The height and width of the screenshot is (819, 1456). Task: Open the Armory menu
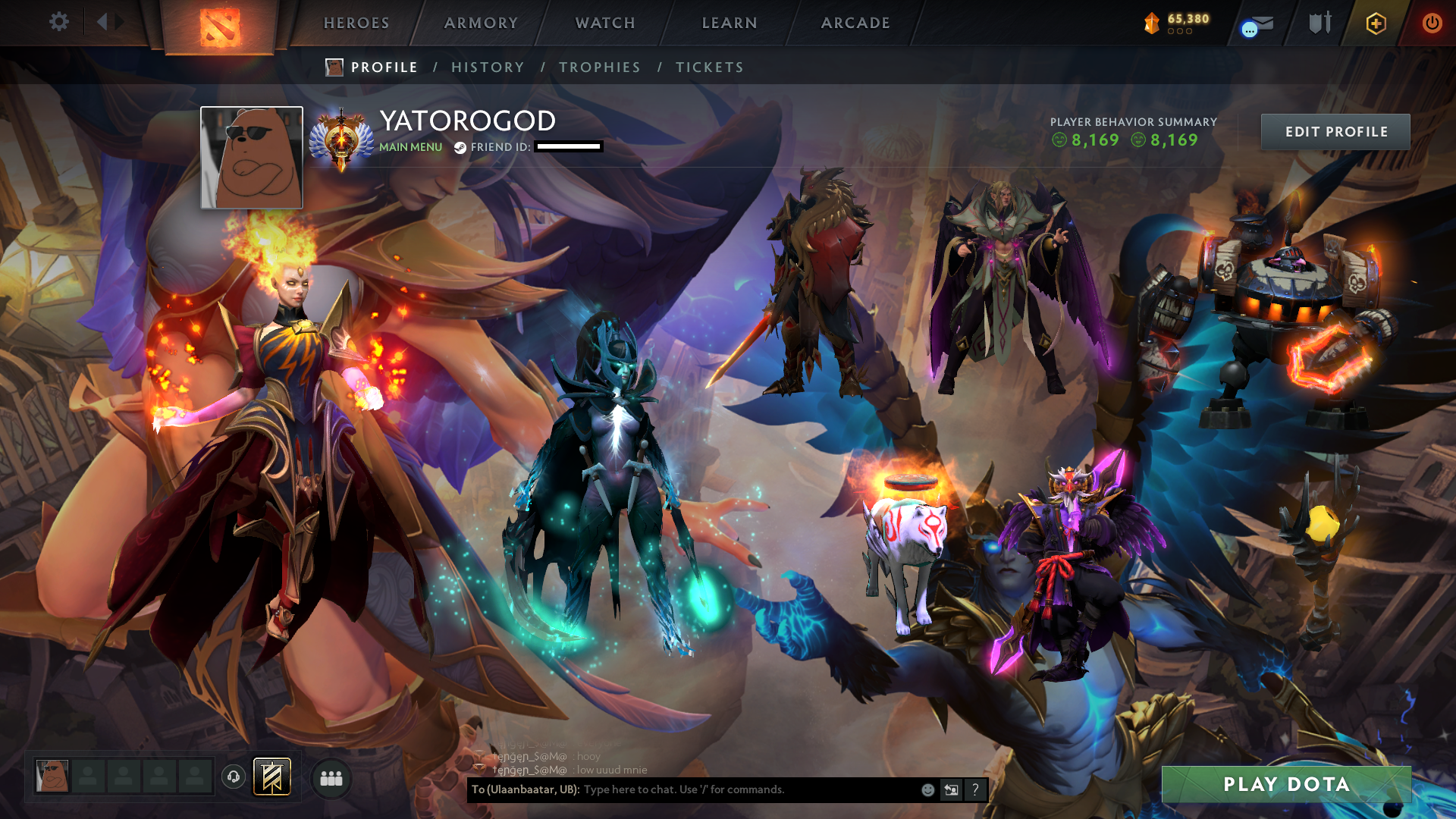coord(481,23)
